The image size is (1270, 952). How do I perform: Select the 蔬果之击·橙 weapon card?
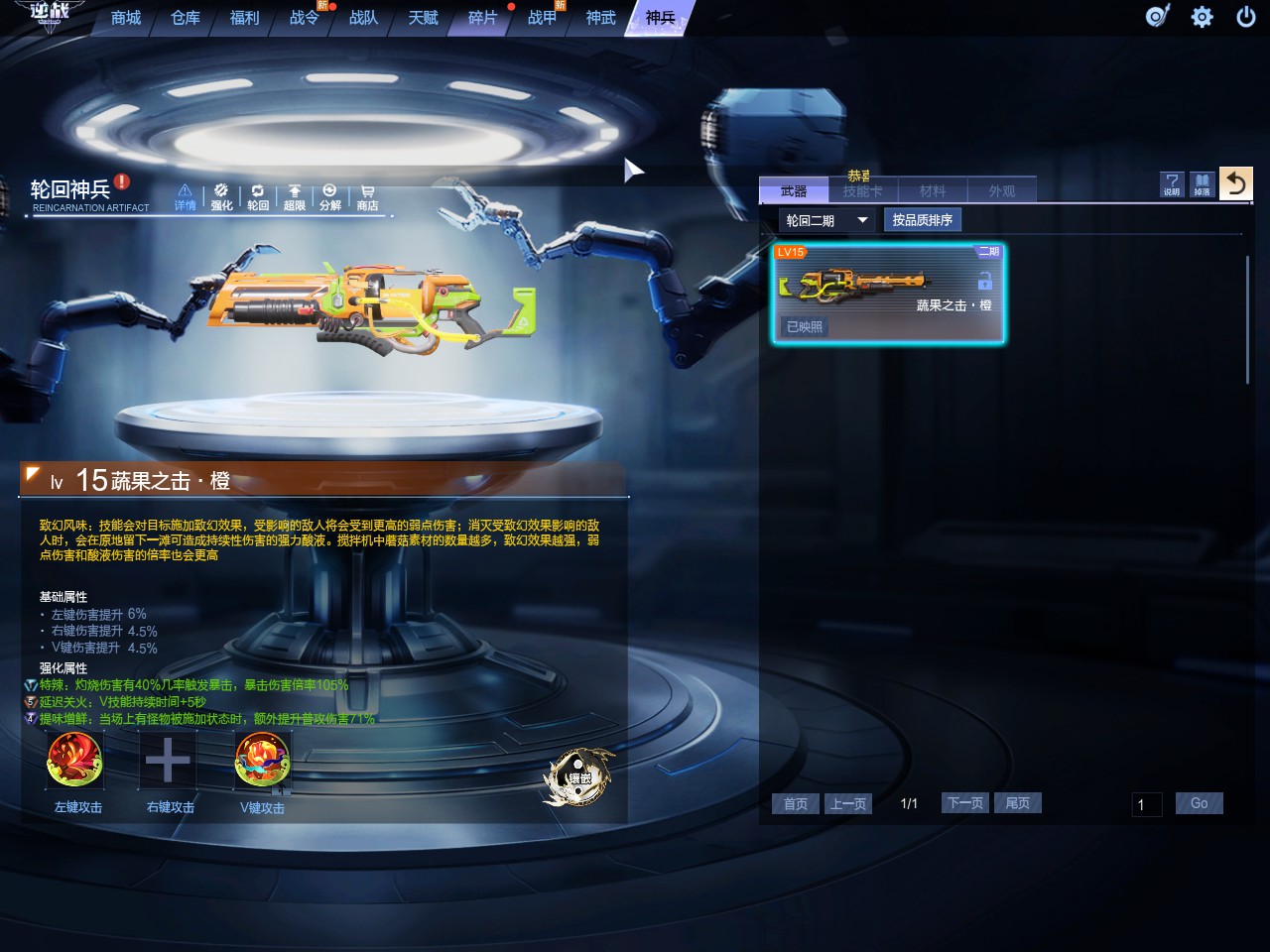tap(888, 294)
